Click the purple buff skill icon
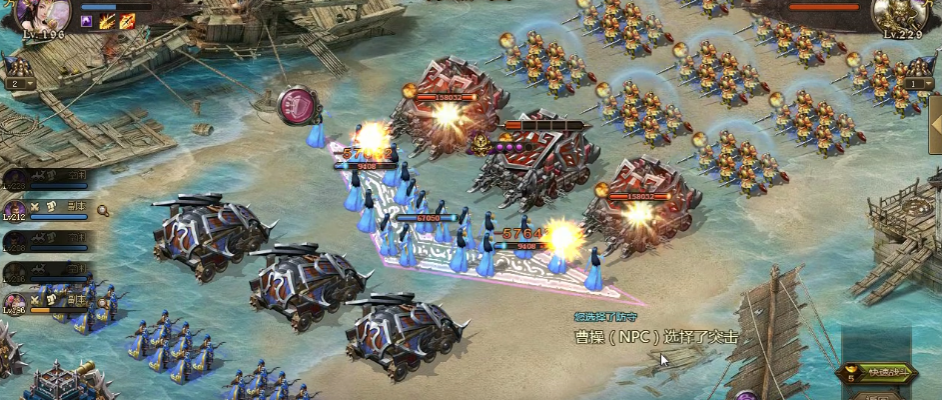Viewport: 942px width, 400px height. tap(88, 20)
